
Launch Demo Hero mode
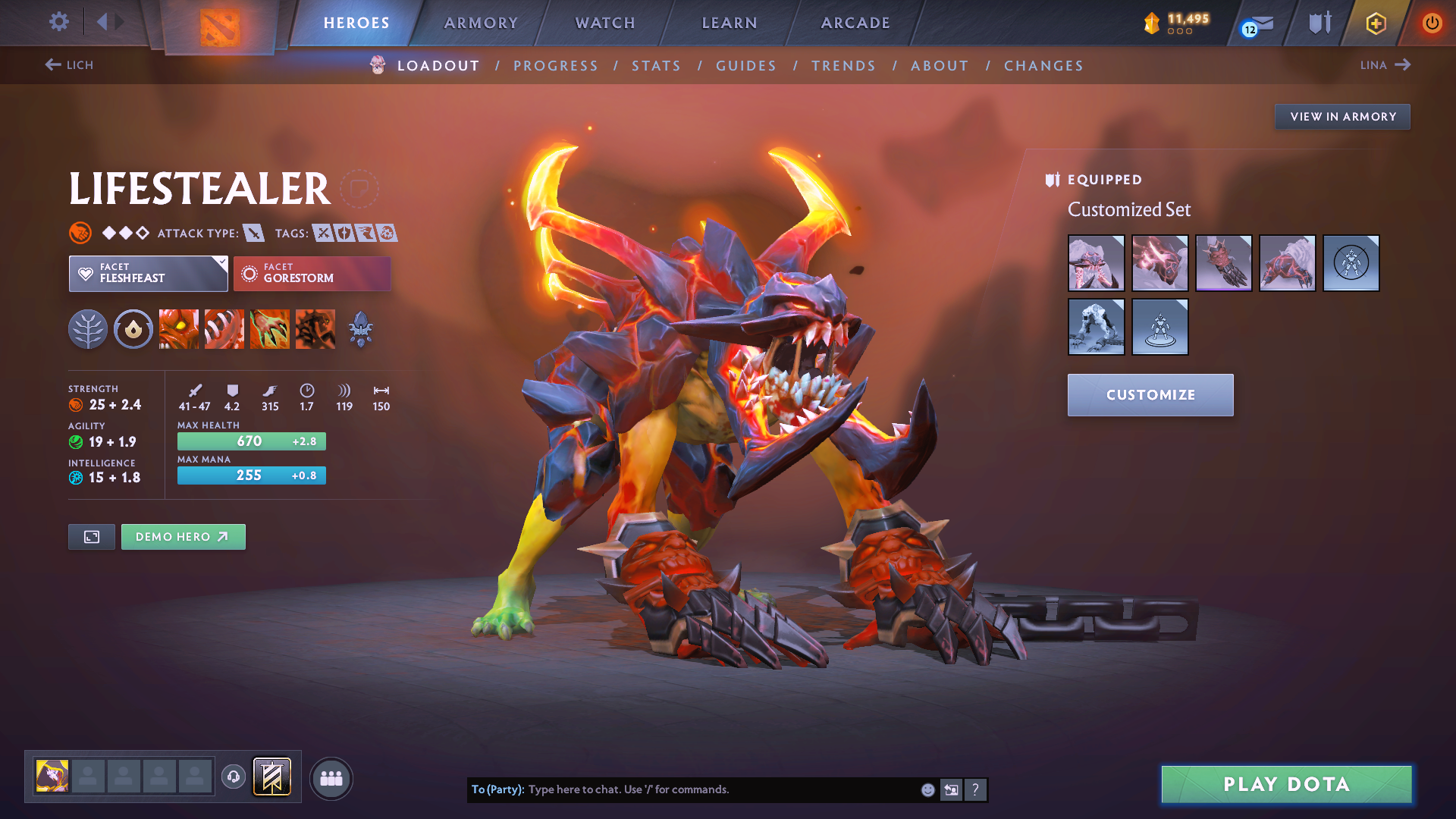coord(183,537)
